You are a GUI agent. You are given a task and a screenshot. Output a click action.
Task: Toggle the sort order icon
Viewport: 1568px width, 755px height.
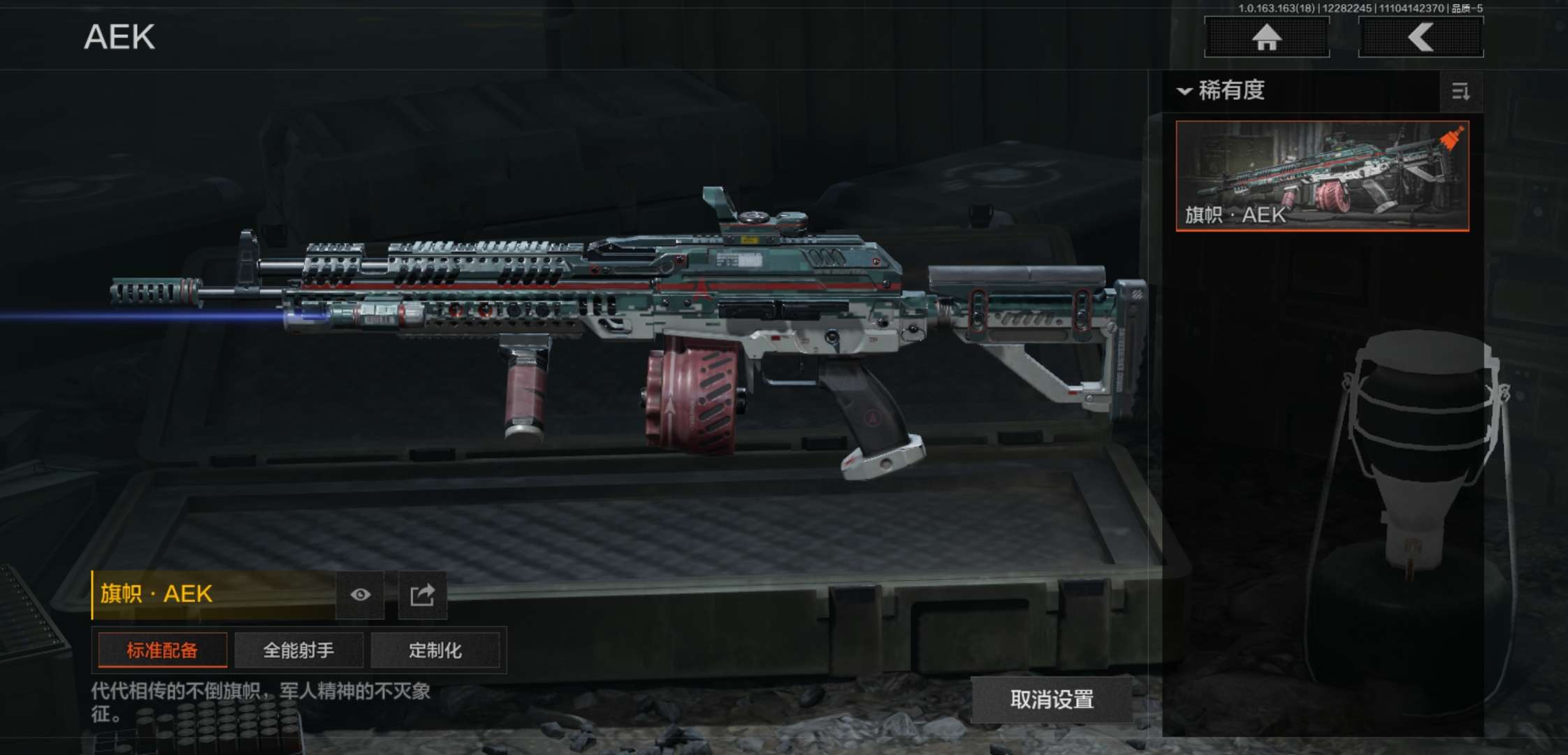click(1460, 92)
